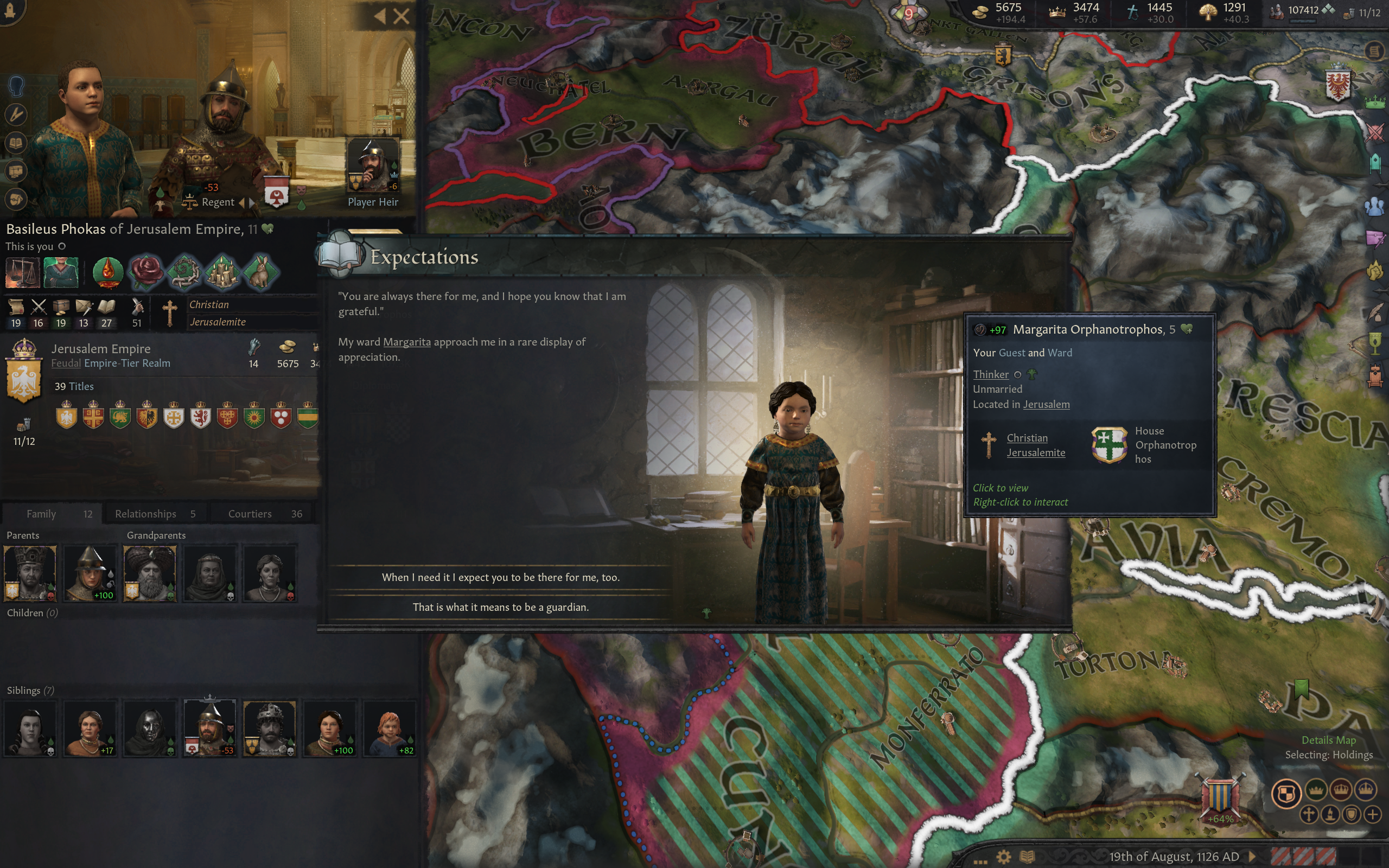Image resolution: width=1389 pixels, height=868 pixels.
Task: Open the Thinker trait link
Action: click(x=991, y=374)
